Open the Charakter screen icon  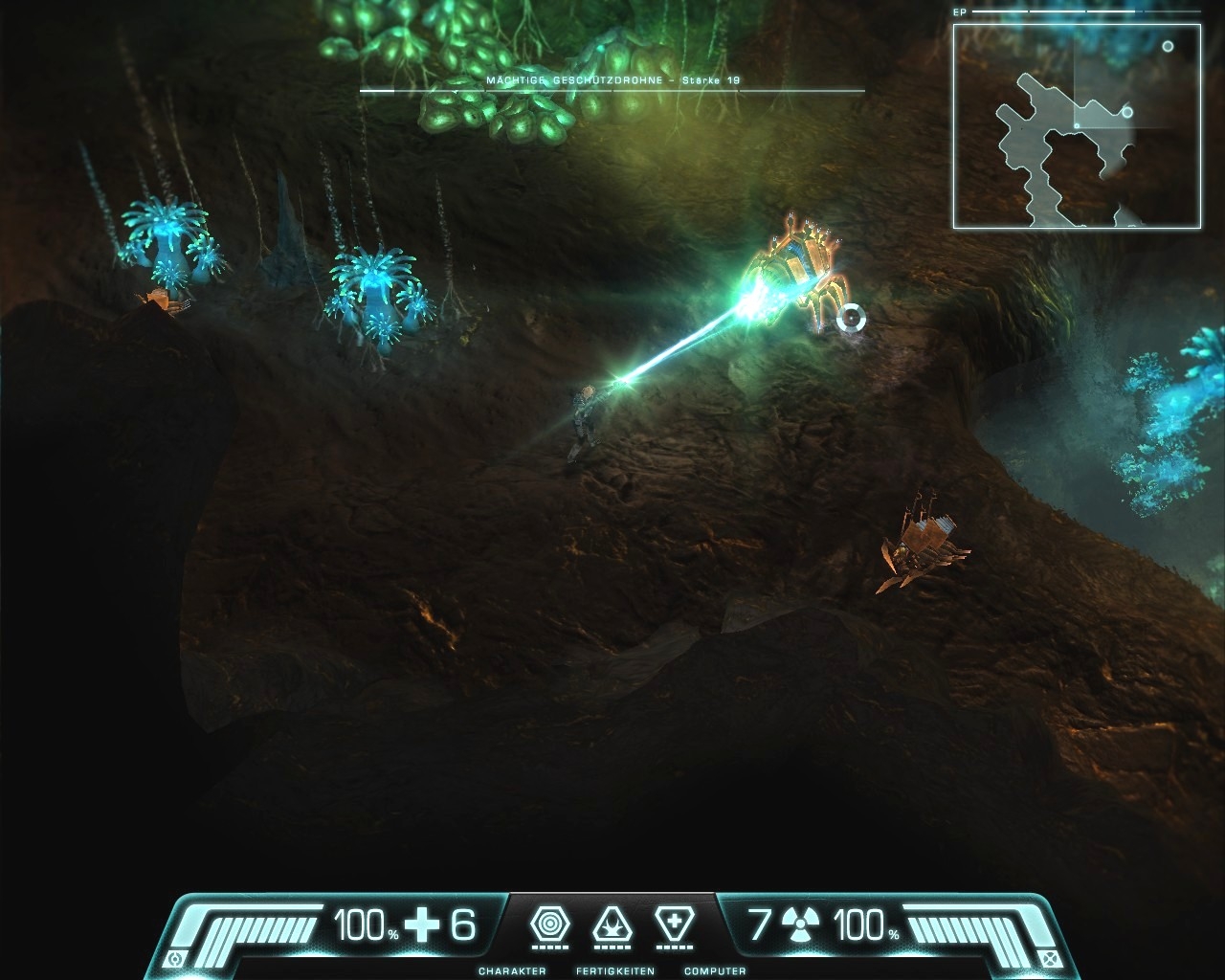[x=549, y=925]
